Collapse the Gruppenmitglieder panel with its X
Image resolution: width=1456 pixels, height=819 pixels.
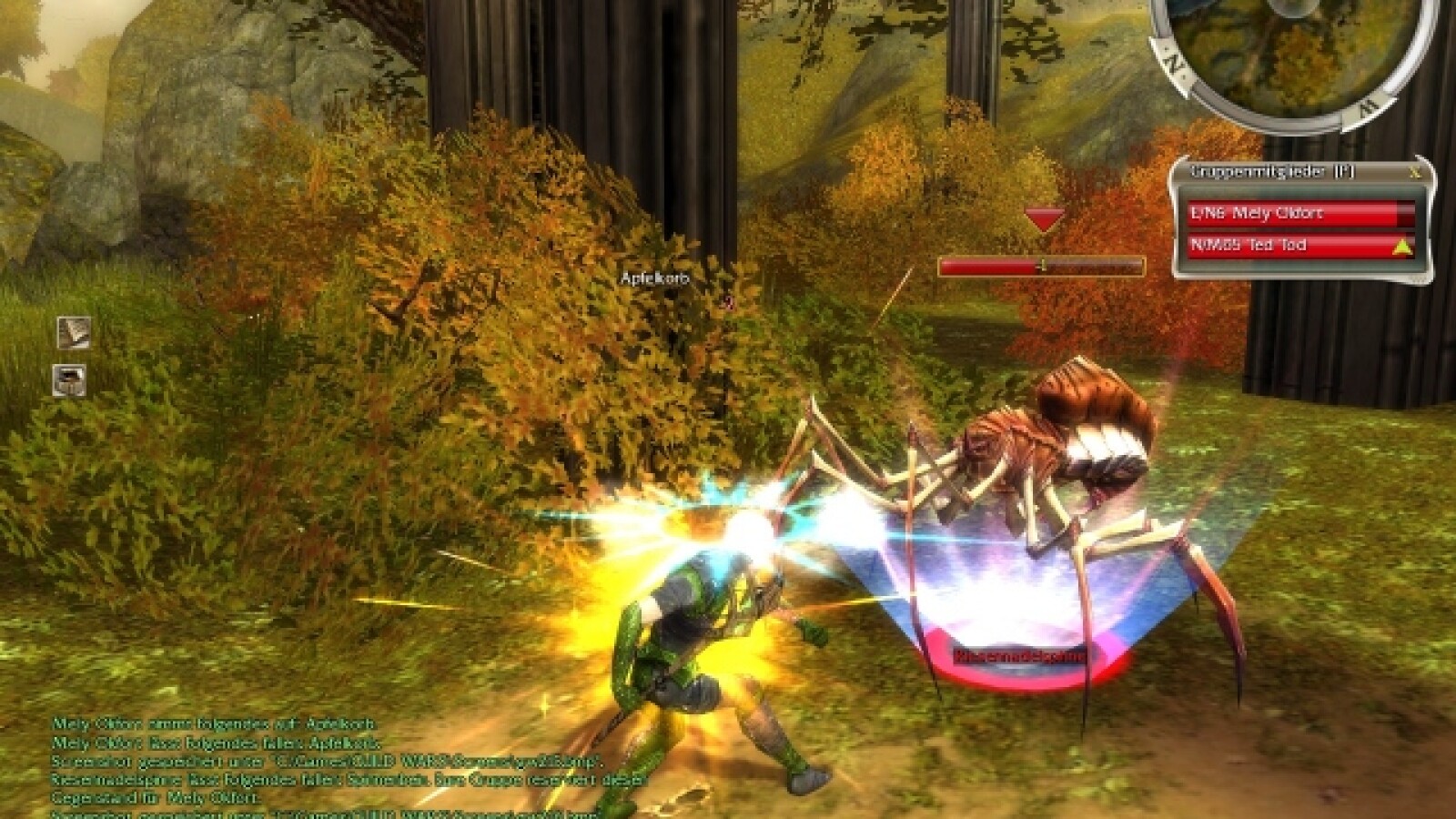1416,173
